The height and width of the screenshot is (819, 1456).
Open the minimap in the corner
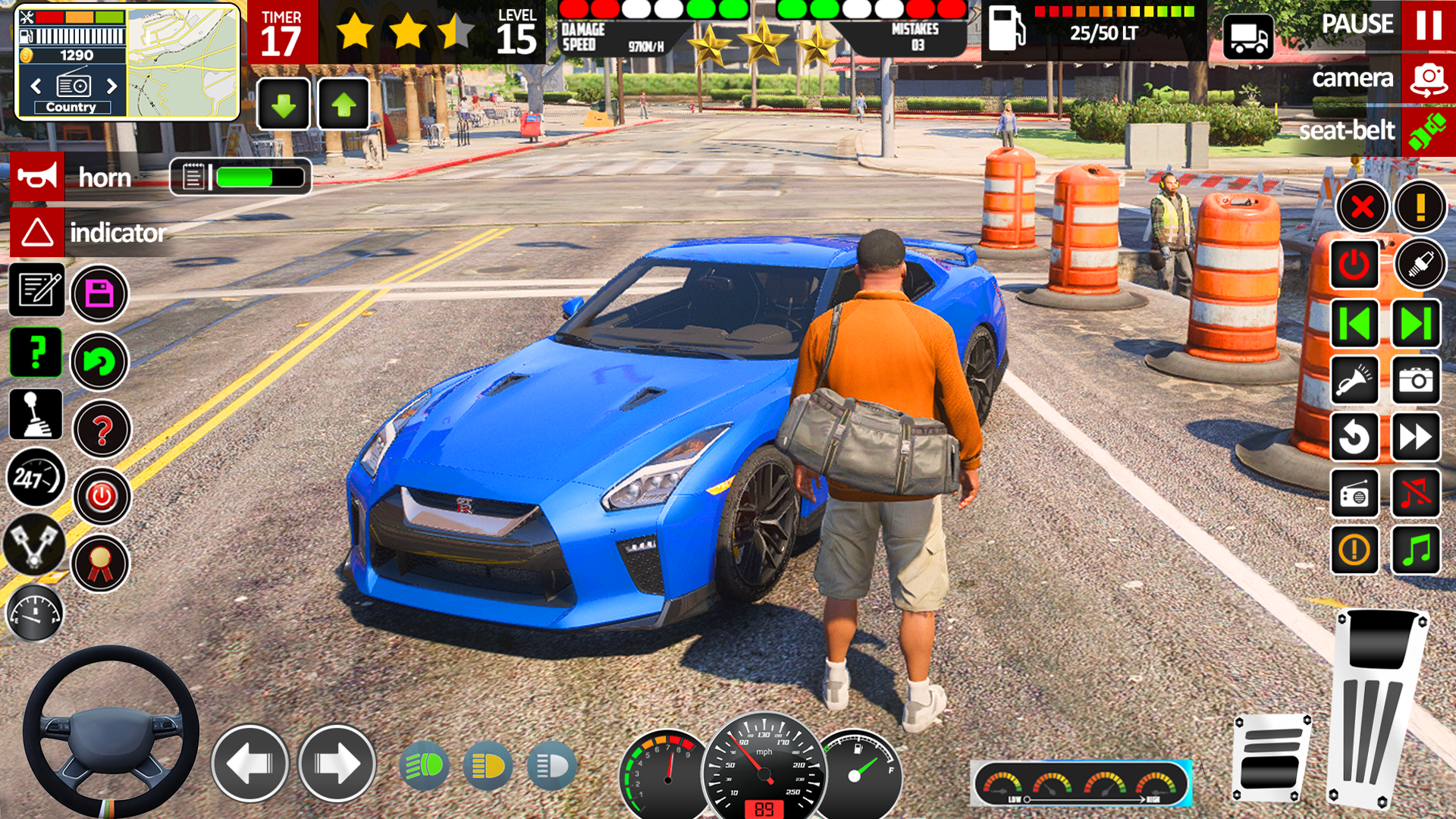(x=182, y=62)
